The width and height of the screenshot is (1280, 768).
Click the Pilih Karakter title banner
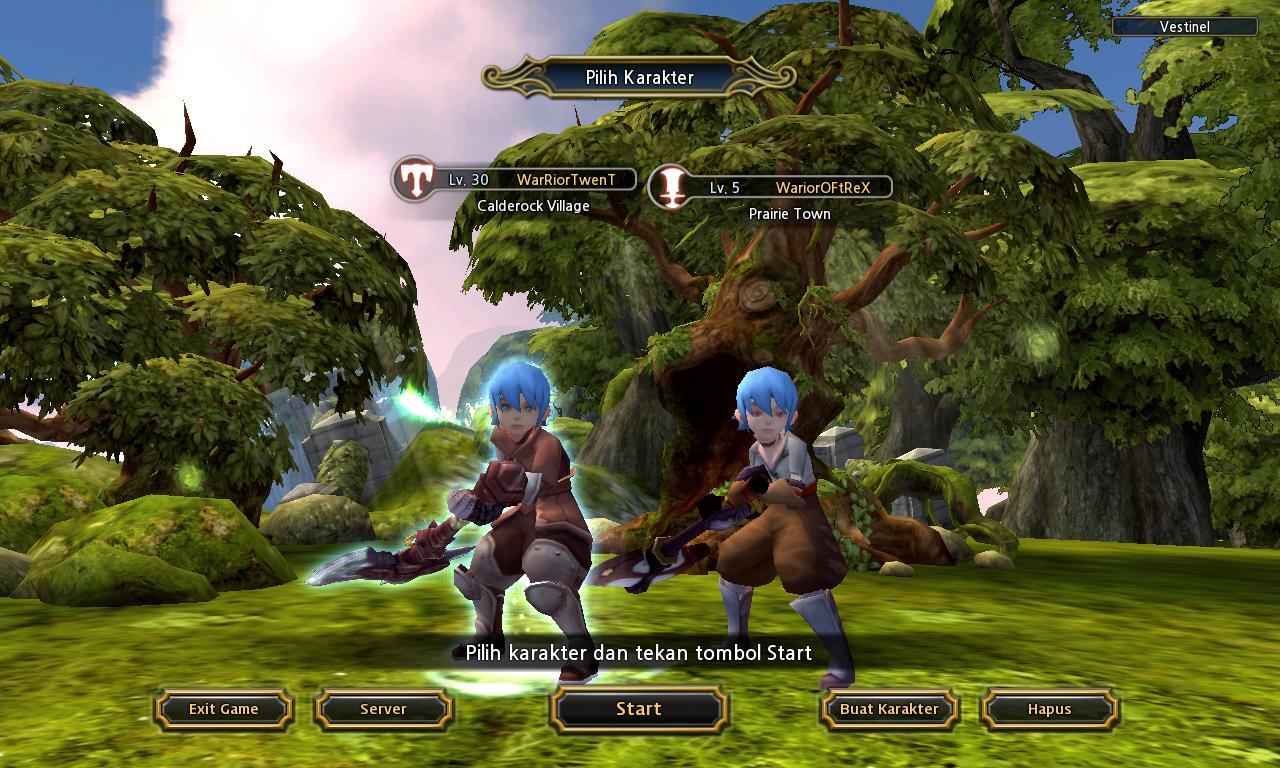click(640, 76)
